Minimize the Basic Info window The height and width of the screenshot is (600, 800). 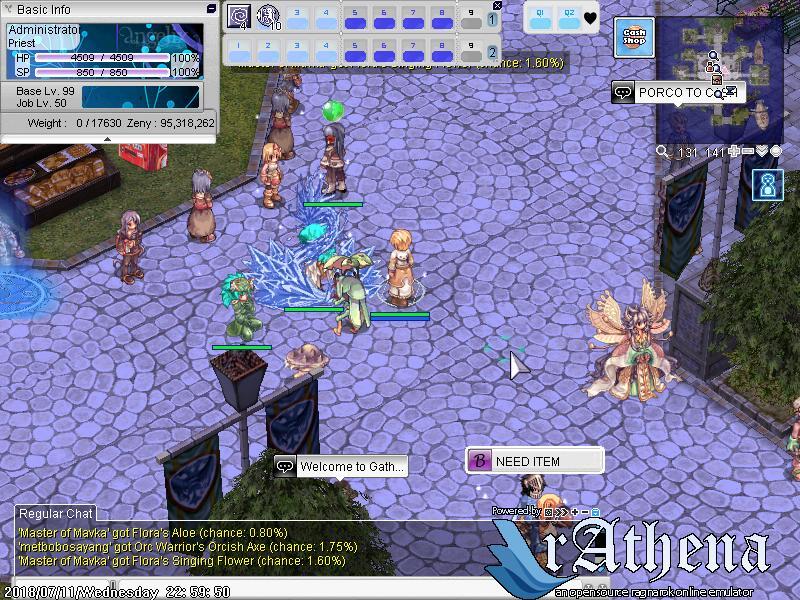[211, 8]
